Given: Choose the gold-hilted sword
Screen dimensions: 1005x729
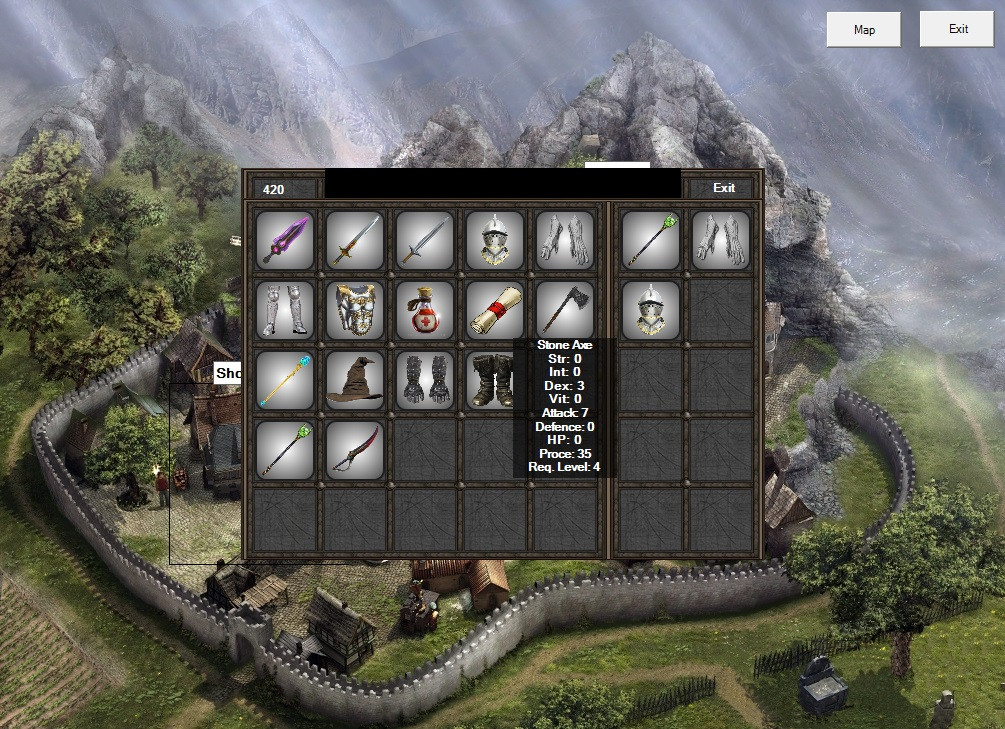Looking at the screenshot, I should pos(355,240).
